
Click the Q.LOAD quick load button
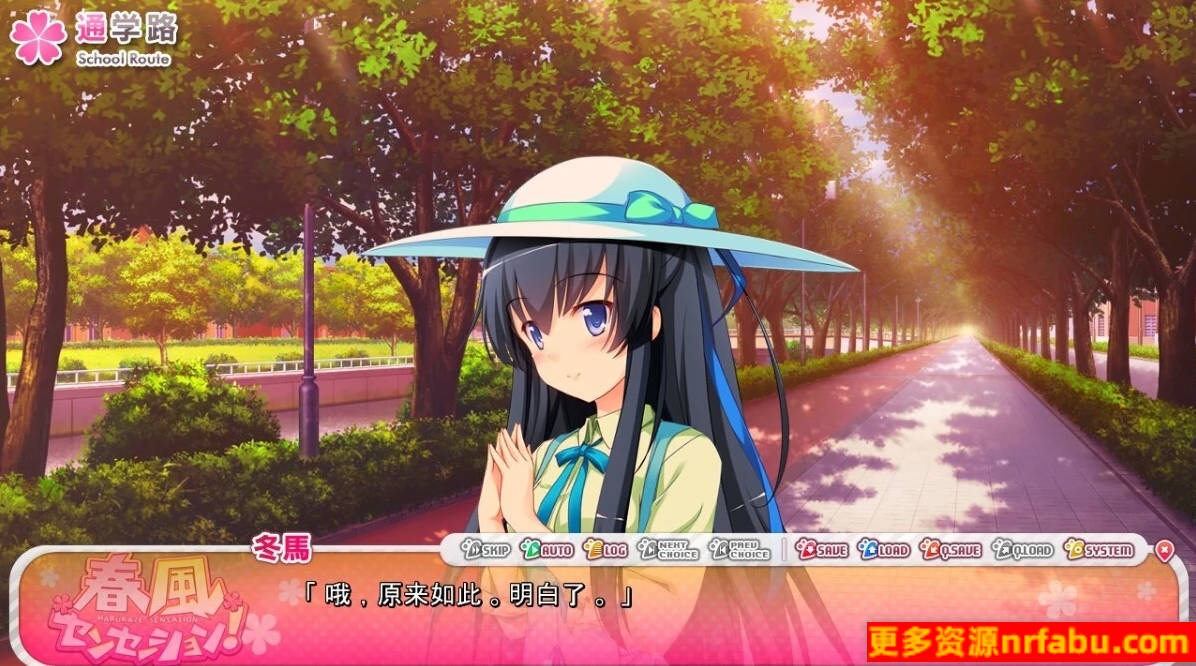point(1022,550)
